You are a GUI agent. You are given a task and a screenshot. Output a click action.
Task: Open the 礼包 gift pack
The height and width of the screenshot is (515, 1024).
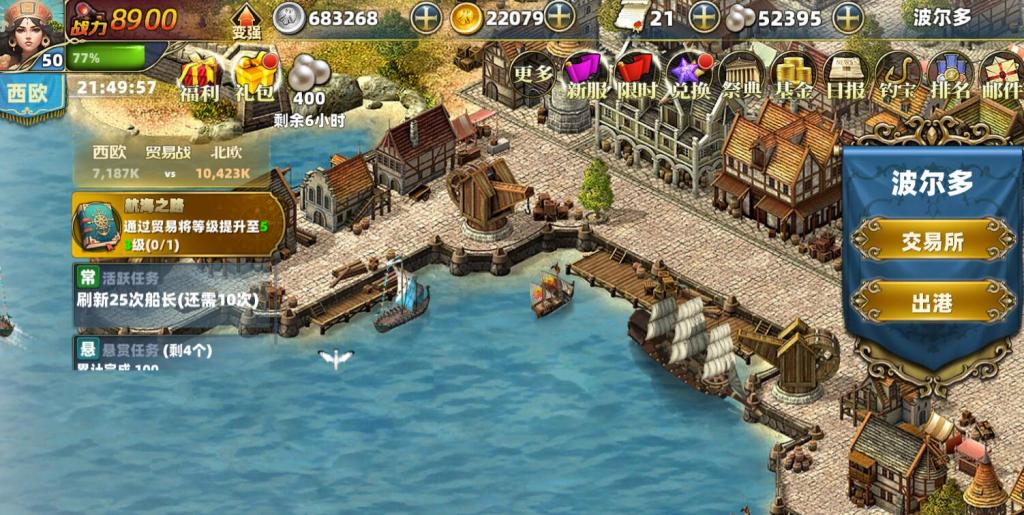tap(255, 77)
